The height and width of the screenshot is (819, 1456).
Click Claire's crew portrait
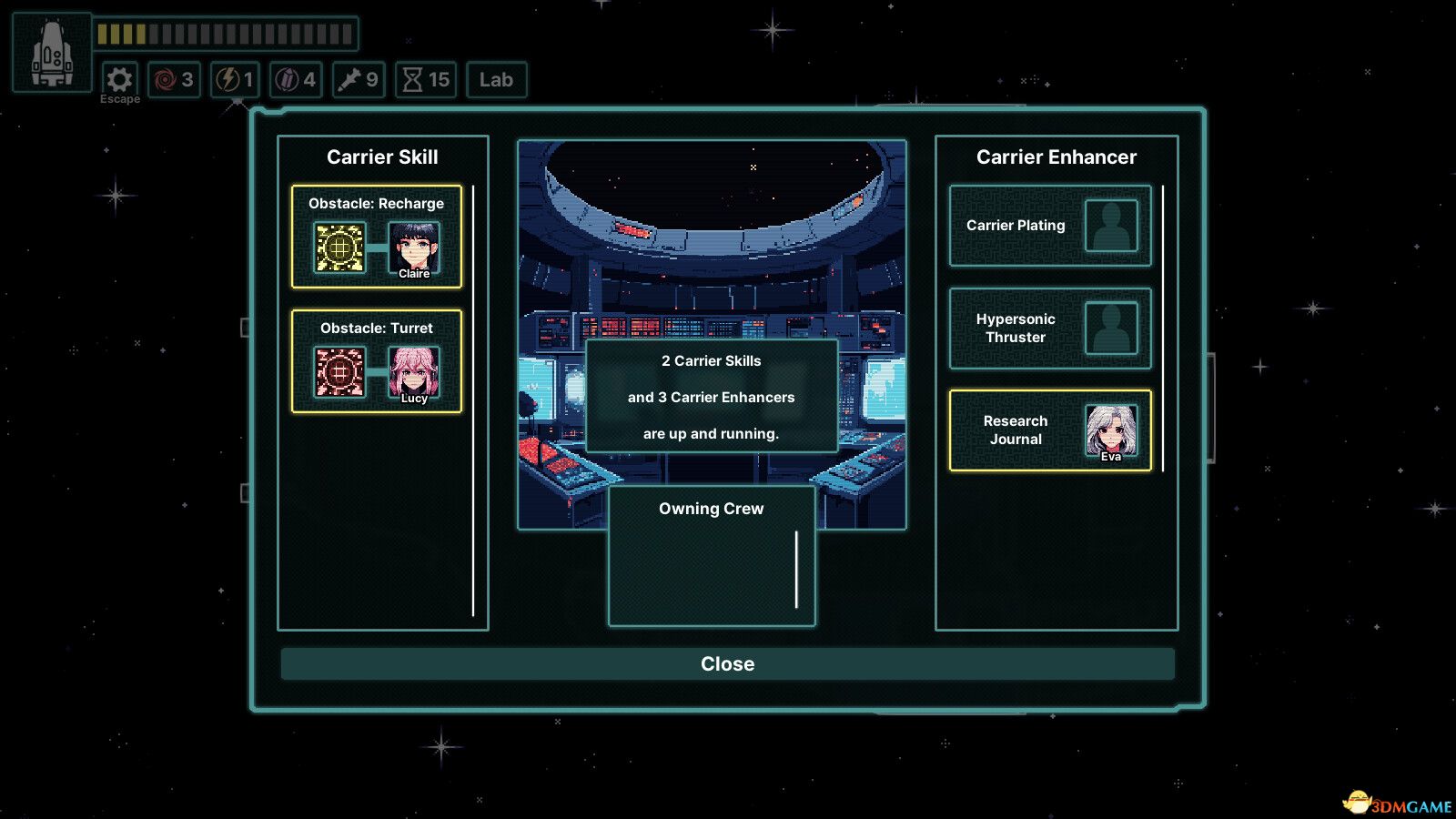tap(414, 248)
